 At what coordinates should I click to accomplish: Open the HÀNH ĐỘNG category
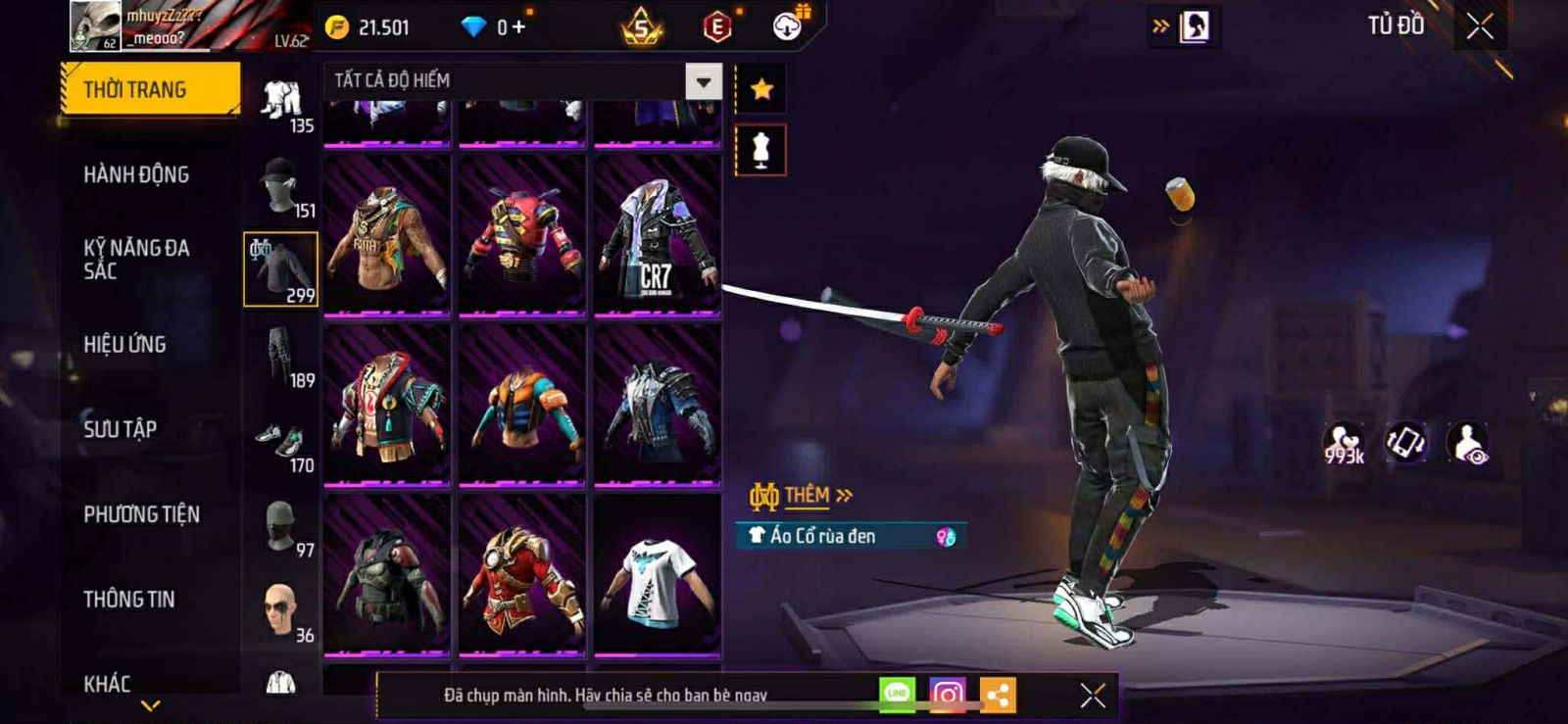(136, 174)
